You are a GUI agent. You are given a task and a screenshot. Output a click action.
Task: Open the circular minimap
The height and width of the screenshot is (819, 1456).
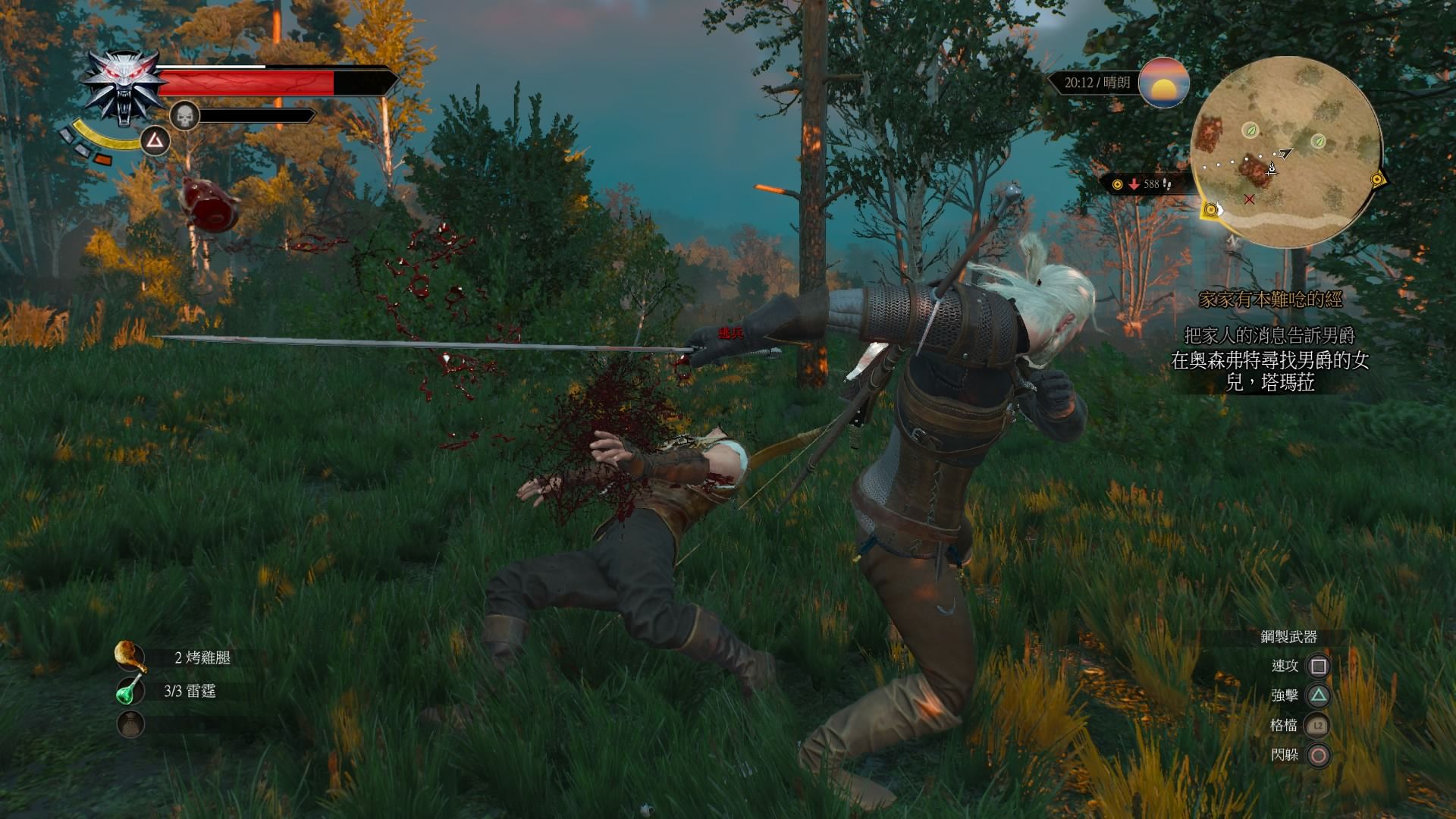pyautogui.click(x=1285, y=146)
